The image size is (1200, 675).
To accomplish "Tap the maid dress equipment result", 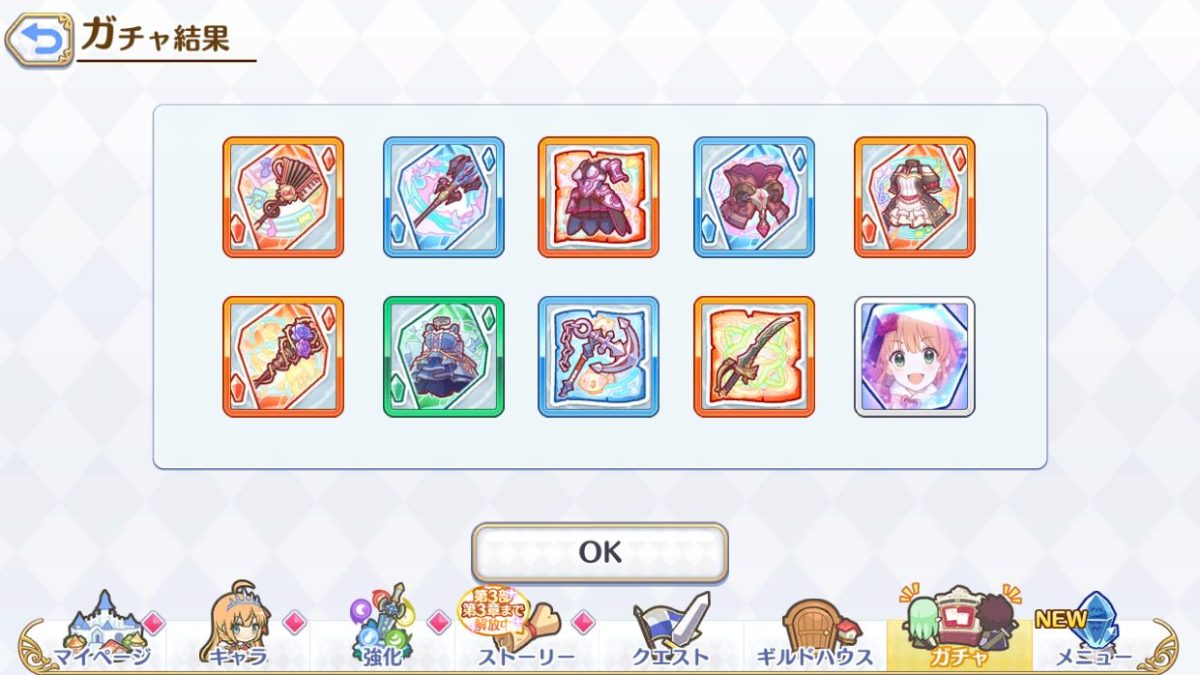I will (914, 197).
